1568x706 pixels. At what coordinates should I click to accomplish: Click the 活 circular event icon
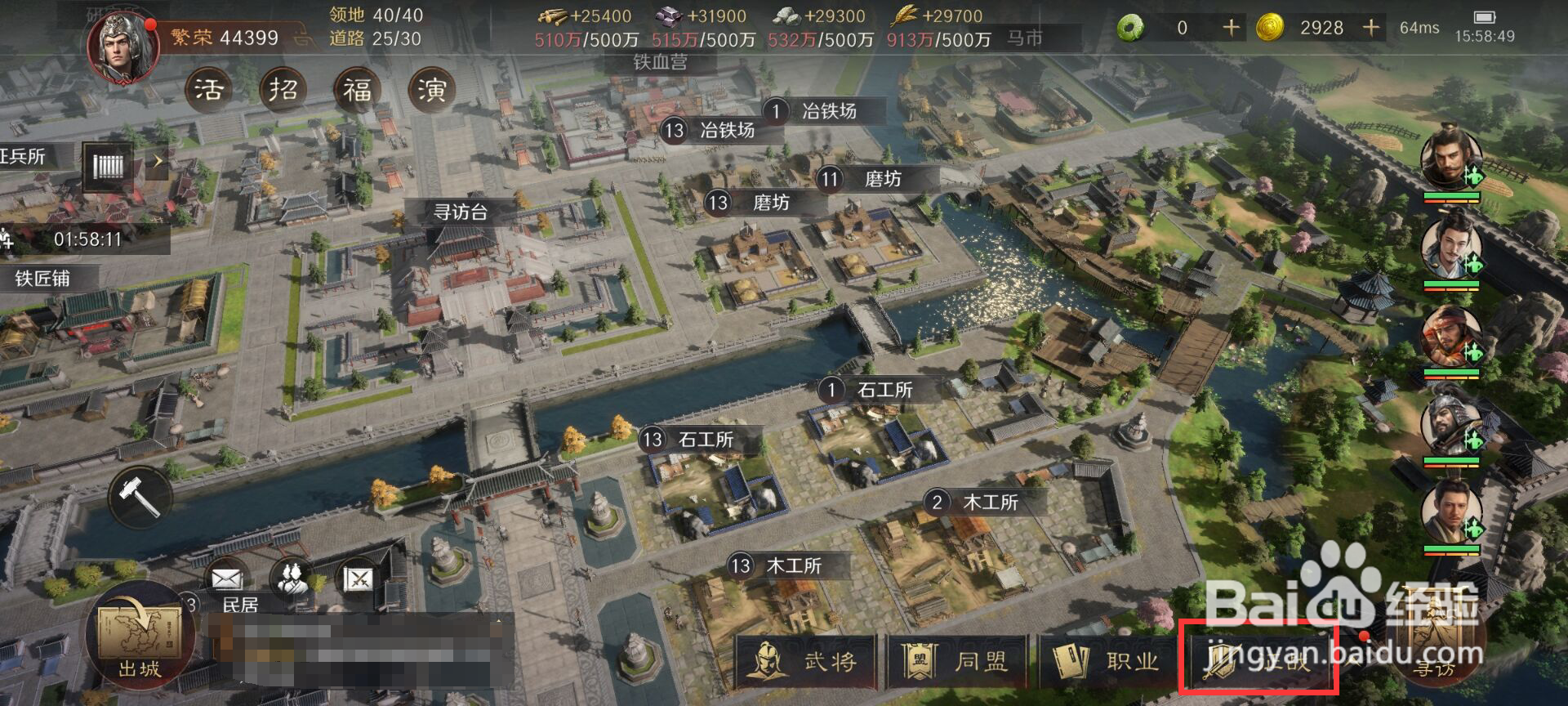(x=209, y=90)
